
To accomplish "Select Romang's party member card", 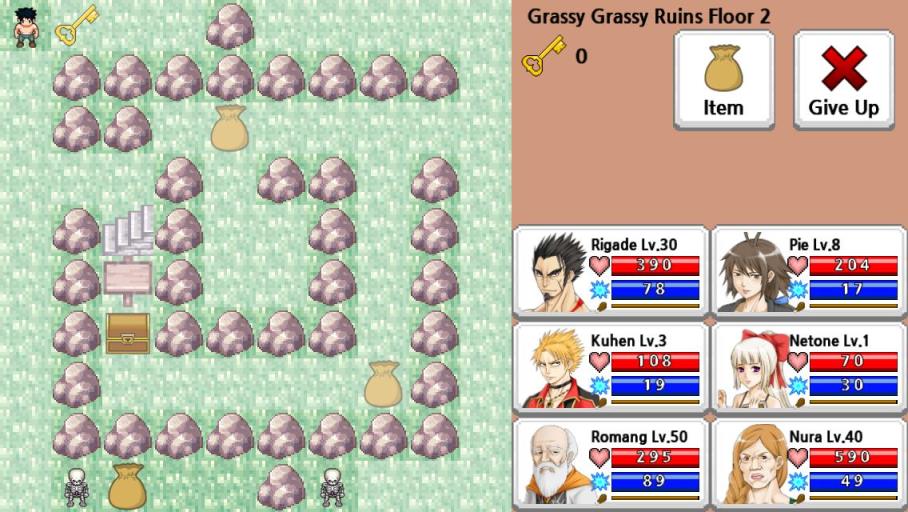I will point(611,462).
